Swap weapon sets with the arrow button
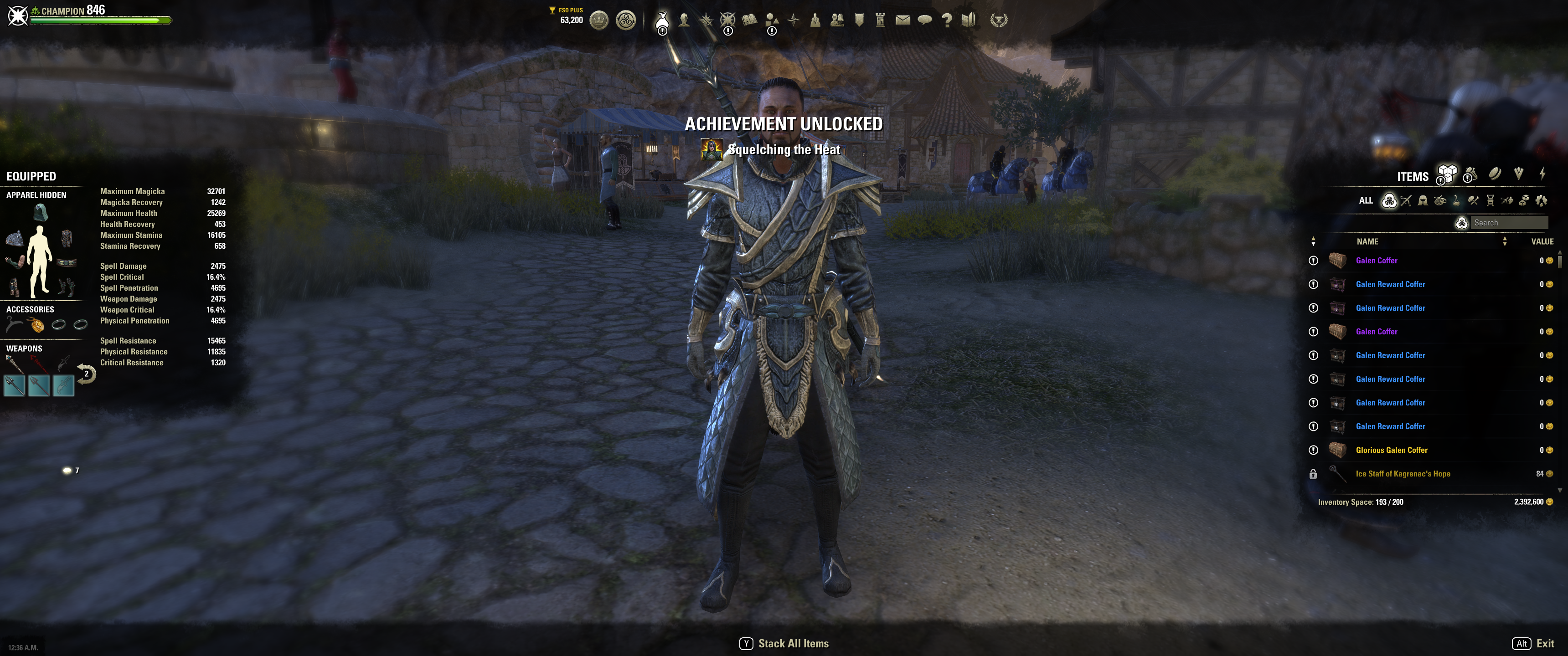Viewport: 1568px width, 656px height. tap(86, 373)
